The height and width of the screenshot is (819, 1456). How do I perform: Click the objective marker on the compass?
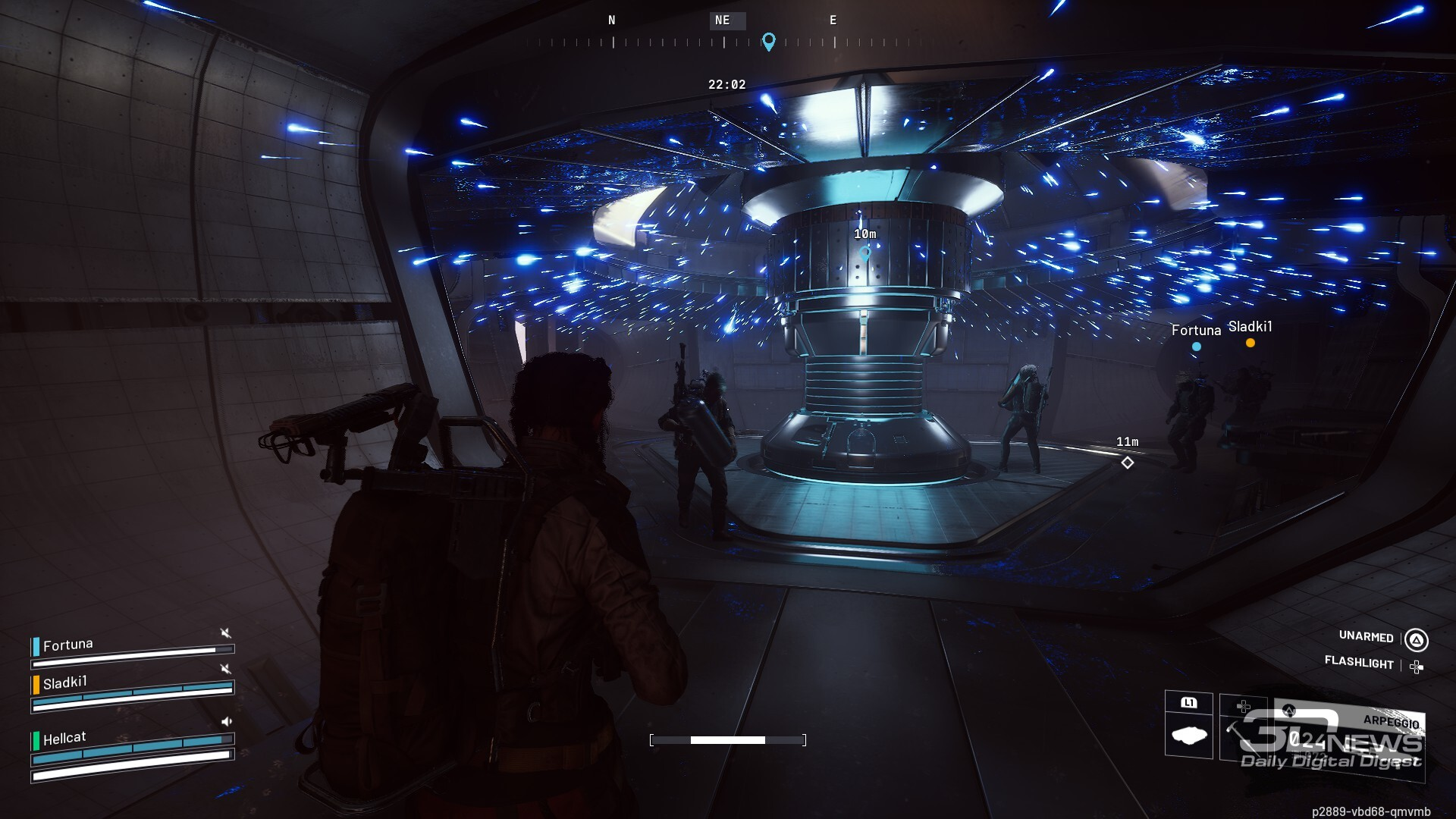point(768,42)
